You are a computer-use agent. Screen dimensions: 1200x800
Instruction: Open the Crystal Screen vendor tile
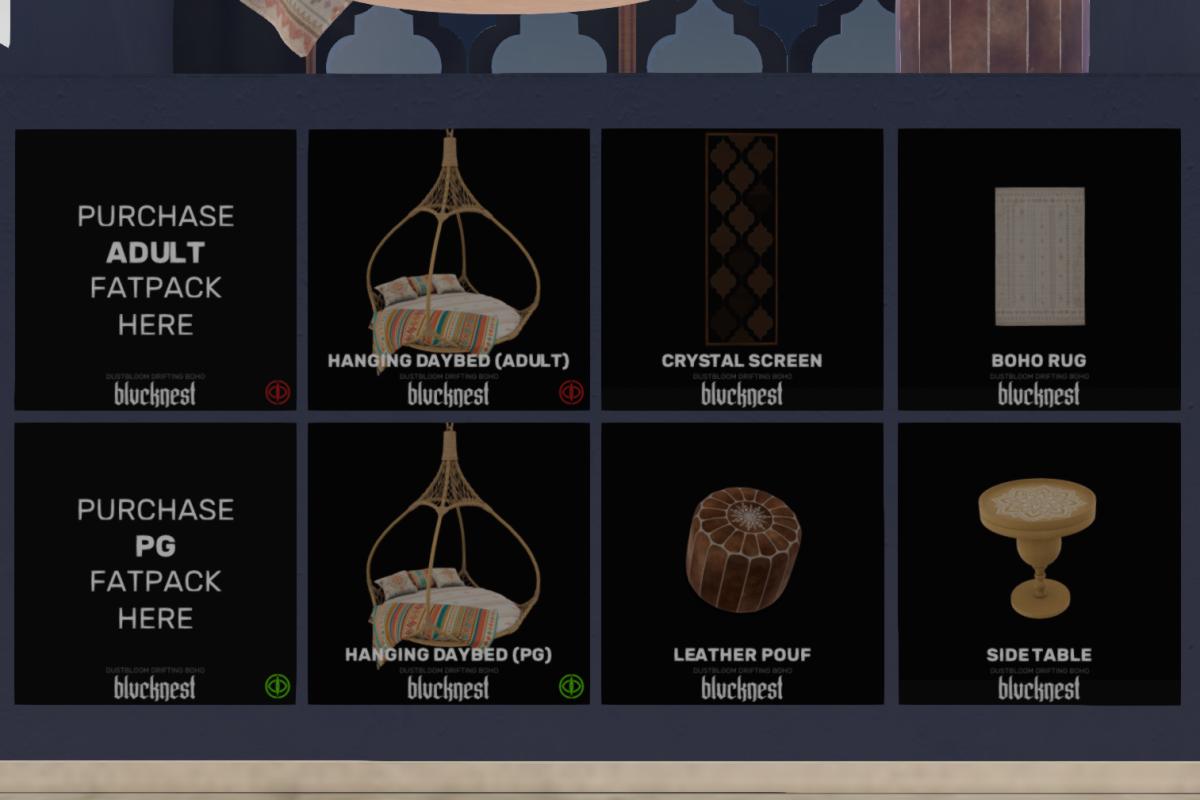pyautogui.click(x=741, y=269)
